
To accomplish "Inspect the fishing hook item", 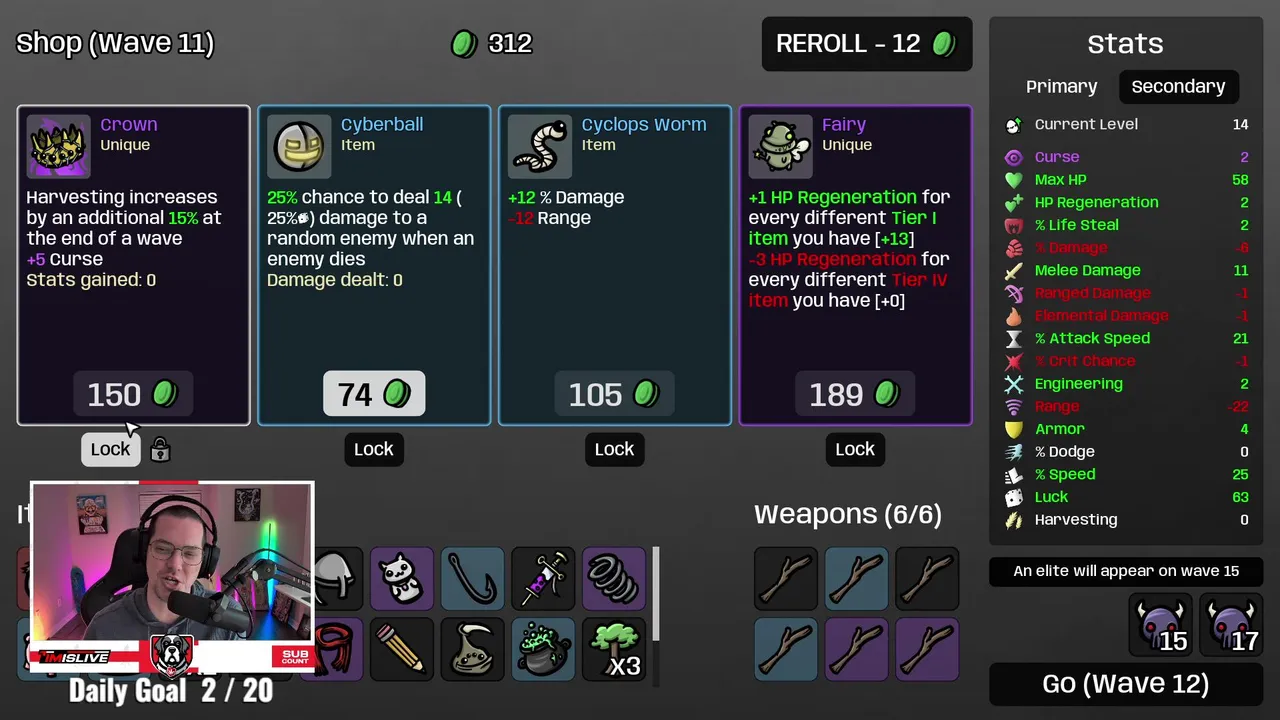I will (x=473, y=578).
